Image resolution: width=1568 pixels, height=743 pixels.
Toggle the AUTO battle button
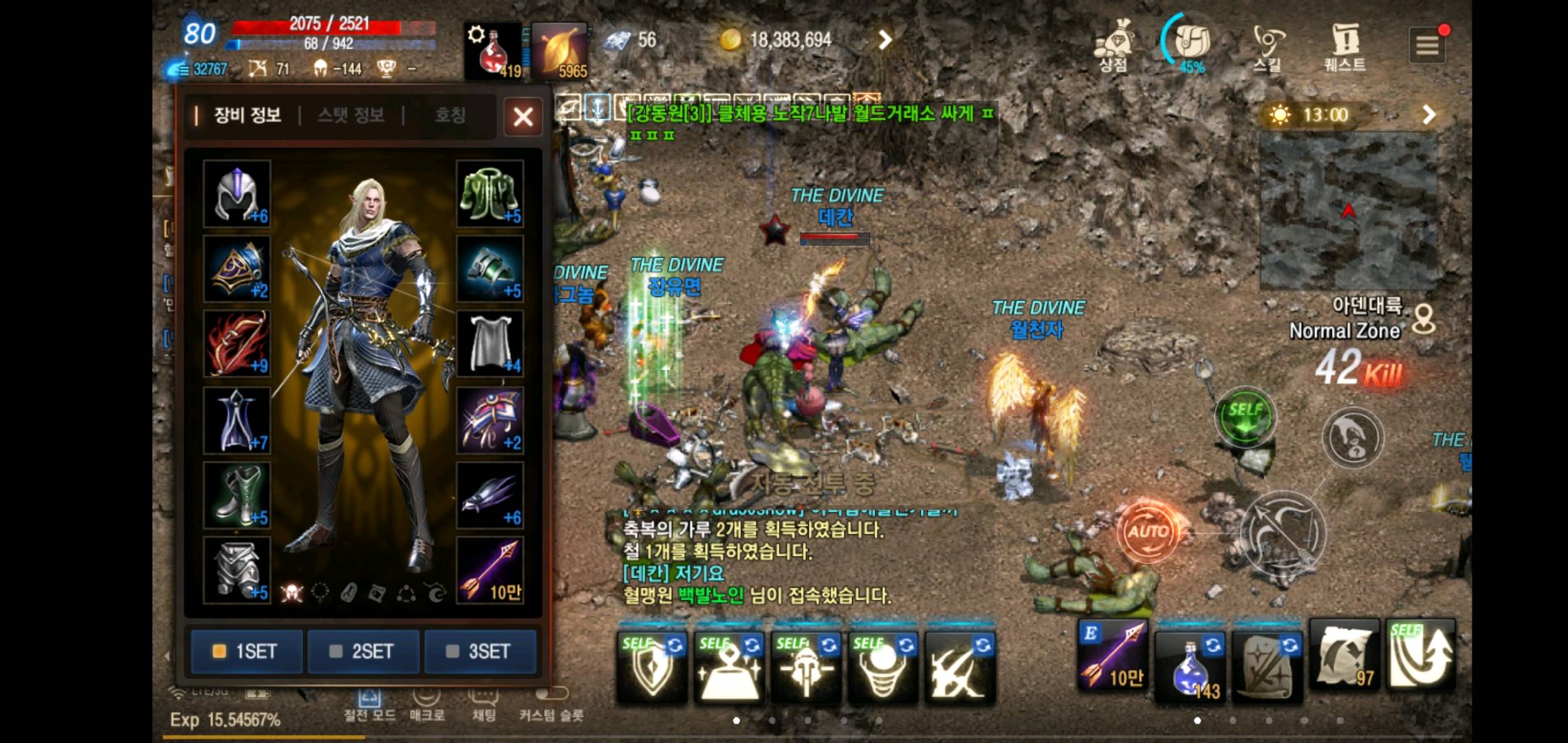click(x=1147, y=531)
